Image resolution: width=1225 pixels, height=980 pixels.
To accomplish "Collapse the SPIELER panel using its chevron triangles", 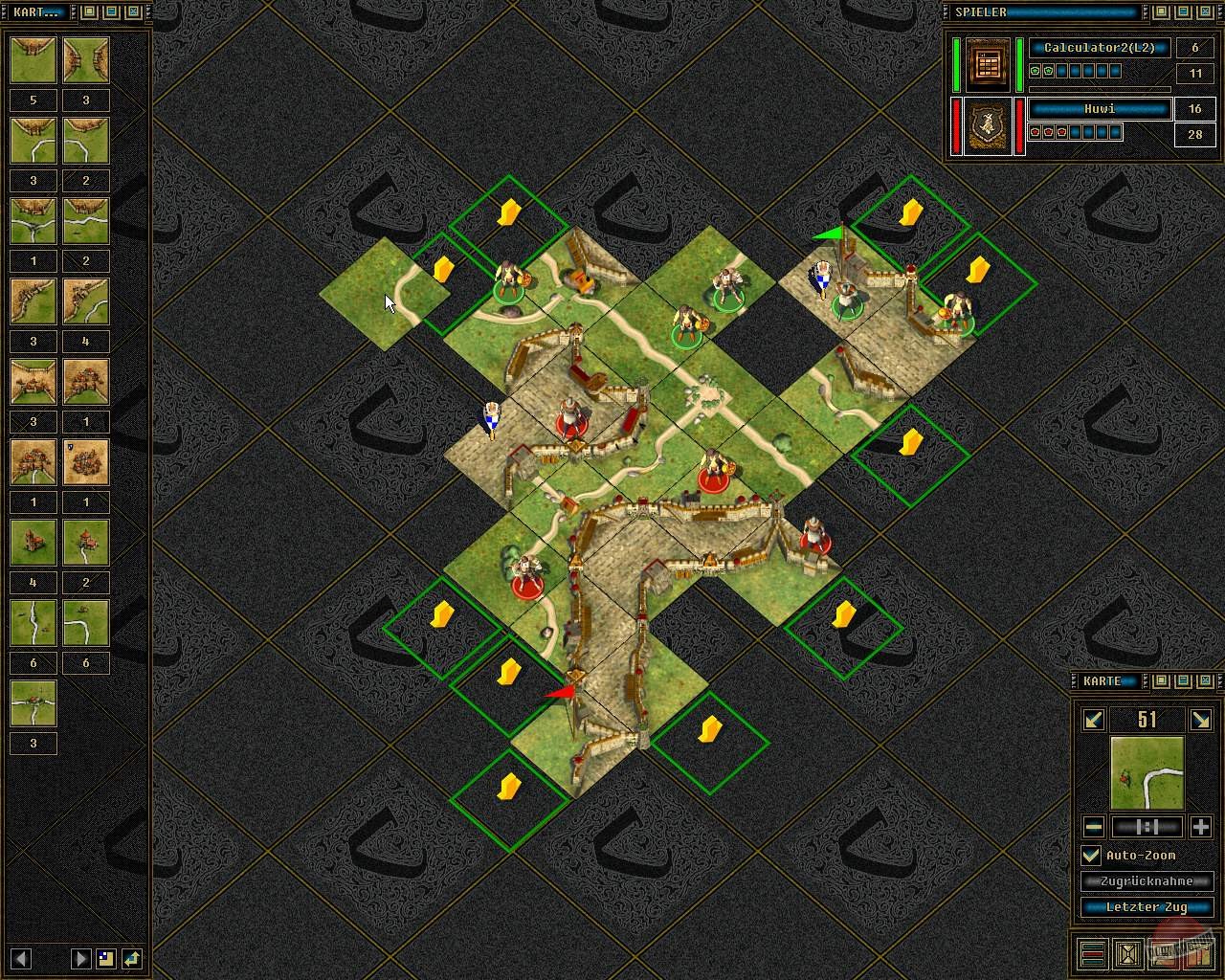I will (x=1147, y=12).
